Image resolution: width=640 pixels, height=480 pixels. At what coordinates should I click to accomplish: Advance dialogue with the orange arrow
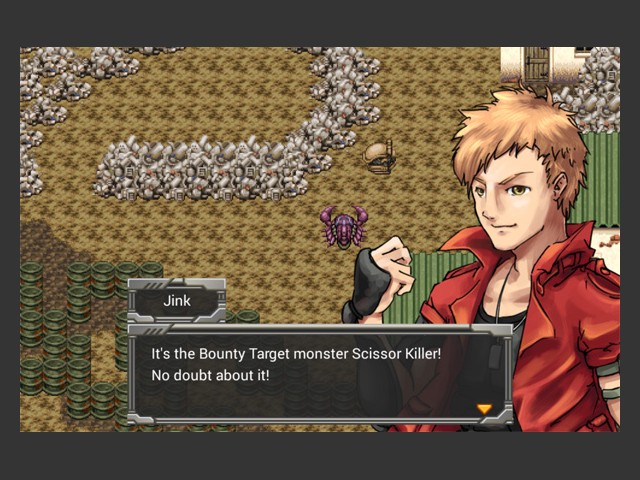pyautogui.click(x=484, y=408)
